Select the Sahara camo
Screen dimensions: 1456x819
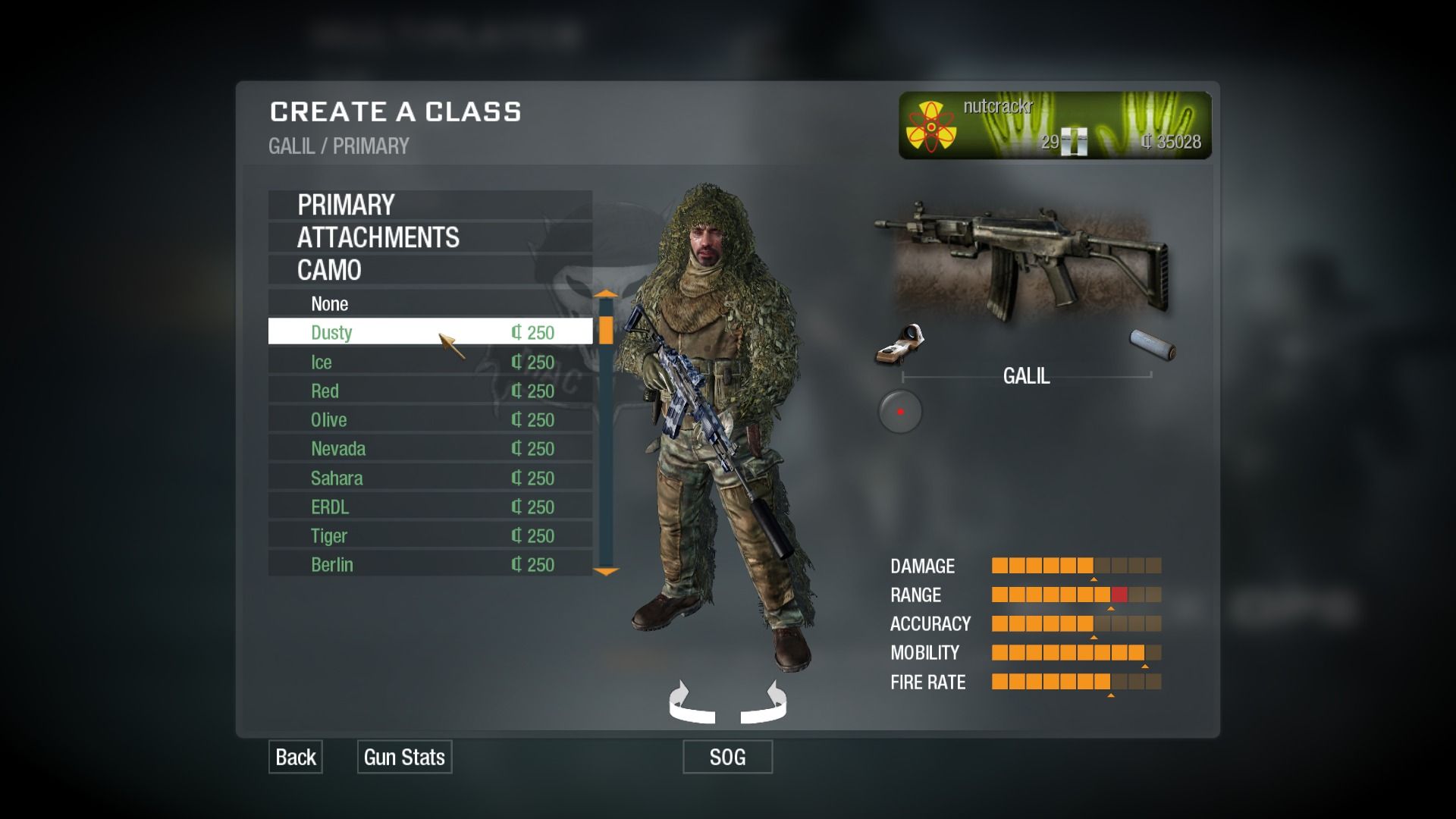(x=429, y=478)
